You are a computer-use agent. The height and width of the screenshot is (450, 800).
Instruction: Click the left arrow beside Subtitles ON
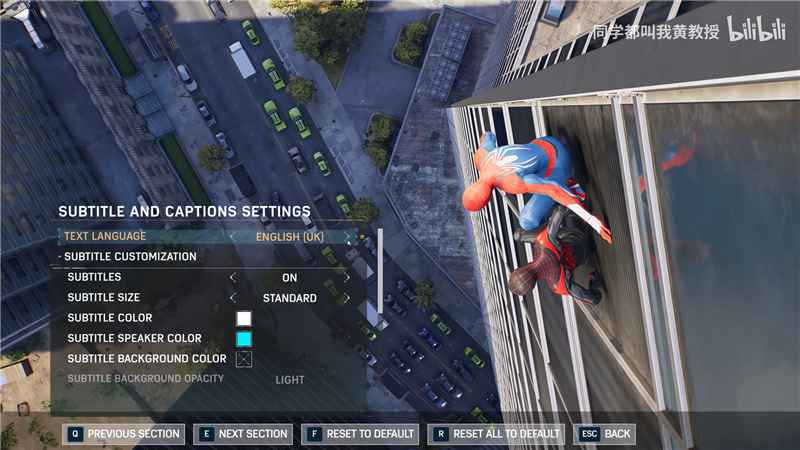[233, 278]
